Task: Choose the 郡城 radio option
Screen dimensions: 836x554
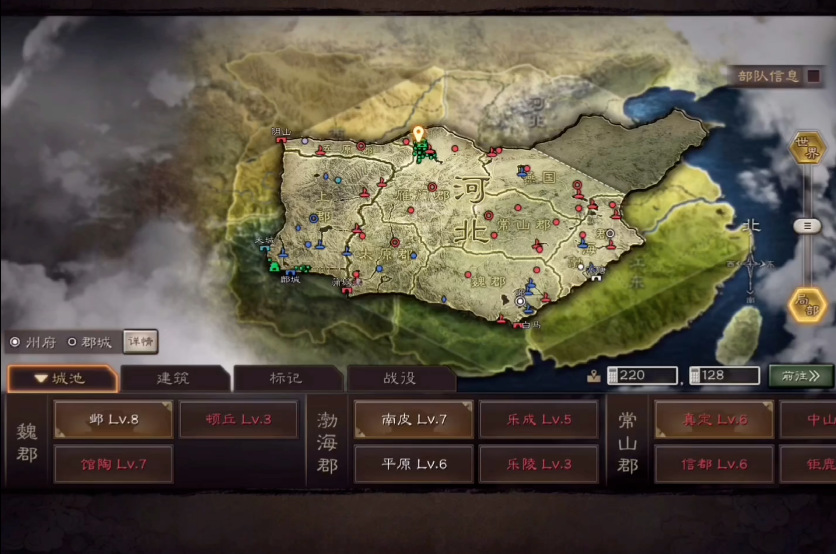Action: (x=72, y=341)
